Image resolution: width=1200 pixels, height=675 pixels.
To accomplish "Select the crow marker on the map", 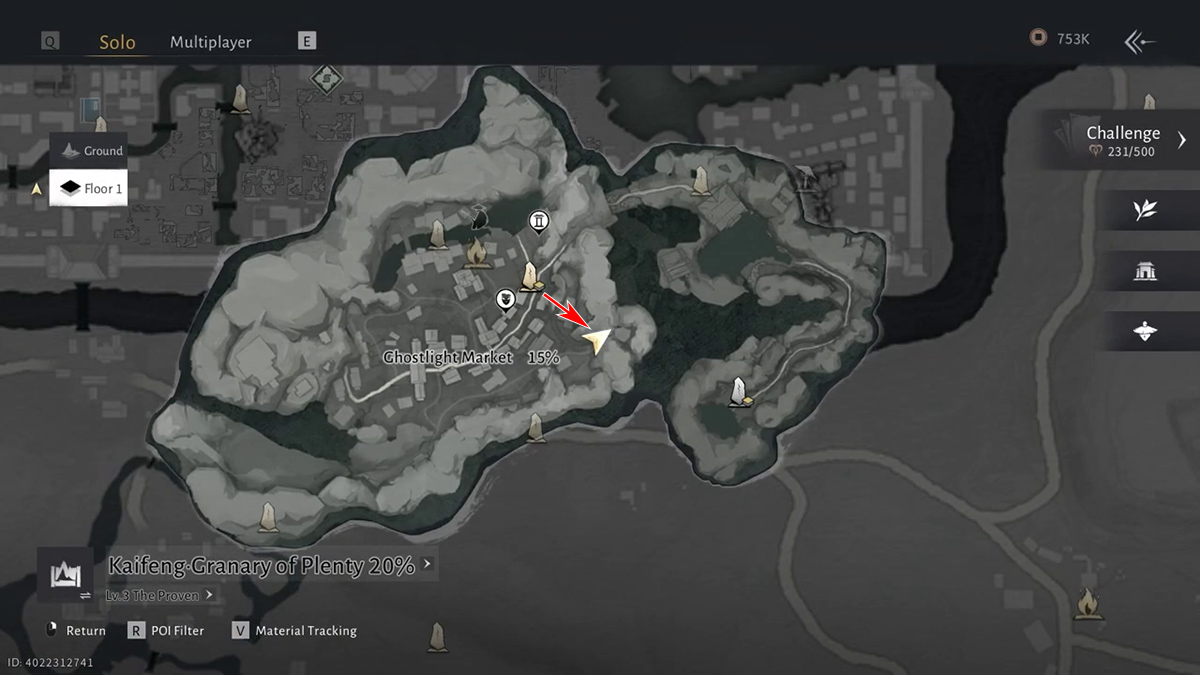I will (x=480, y=216).
